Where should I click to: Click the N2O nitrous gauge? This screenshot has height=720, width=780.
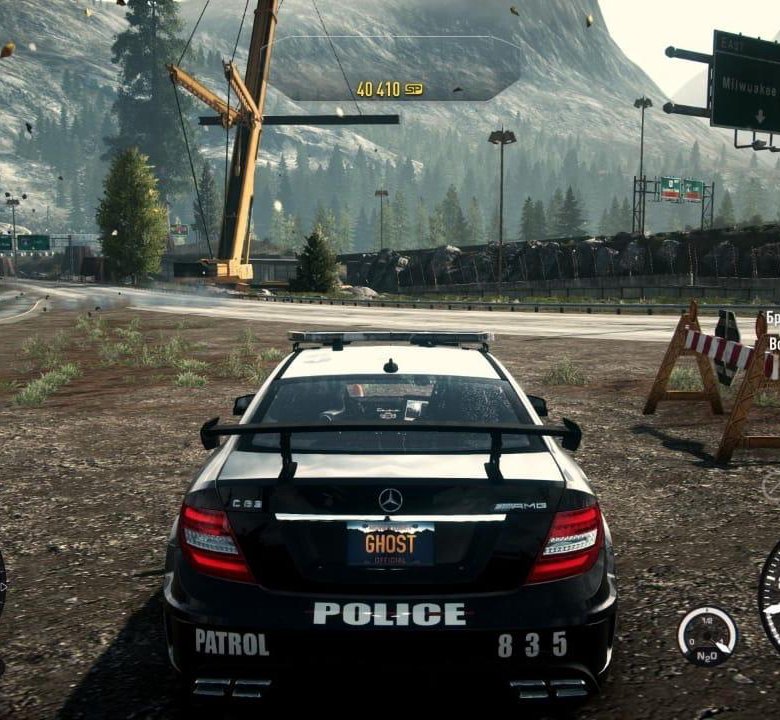pyautogui.click(x=707, y=636)
